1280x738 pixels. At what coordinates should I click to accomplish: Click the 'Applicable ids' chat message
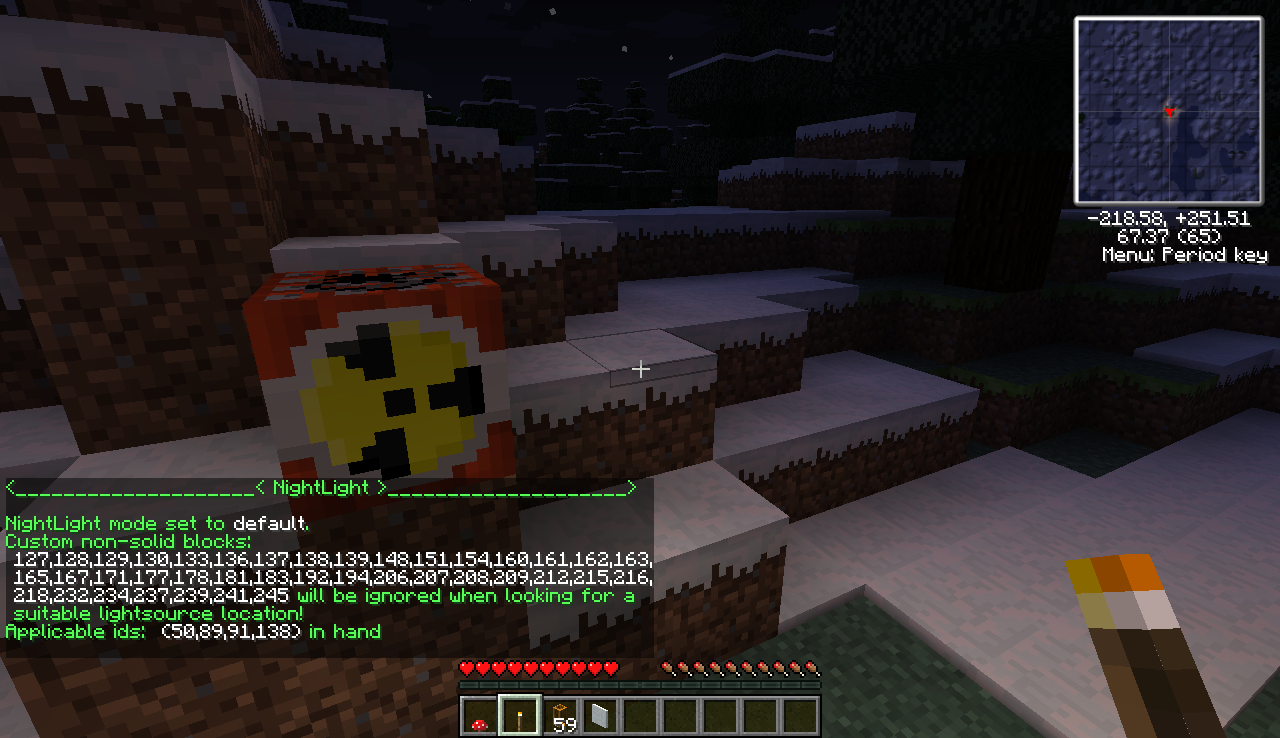(193, 632)
